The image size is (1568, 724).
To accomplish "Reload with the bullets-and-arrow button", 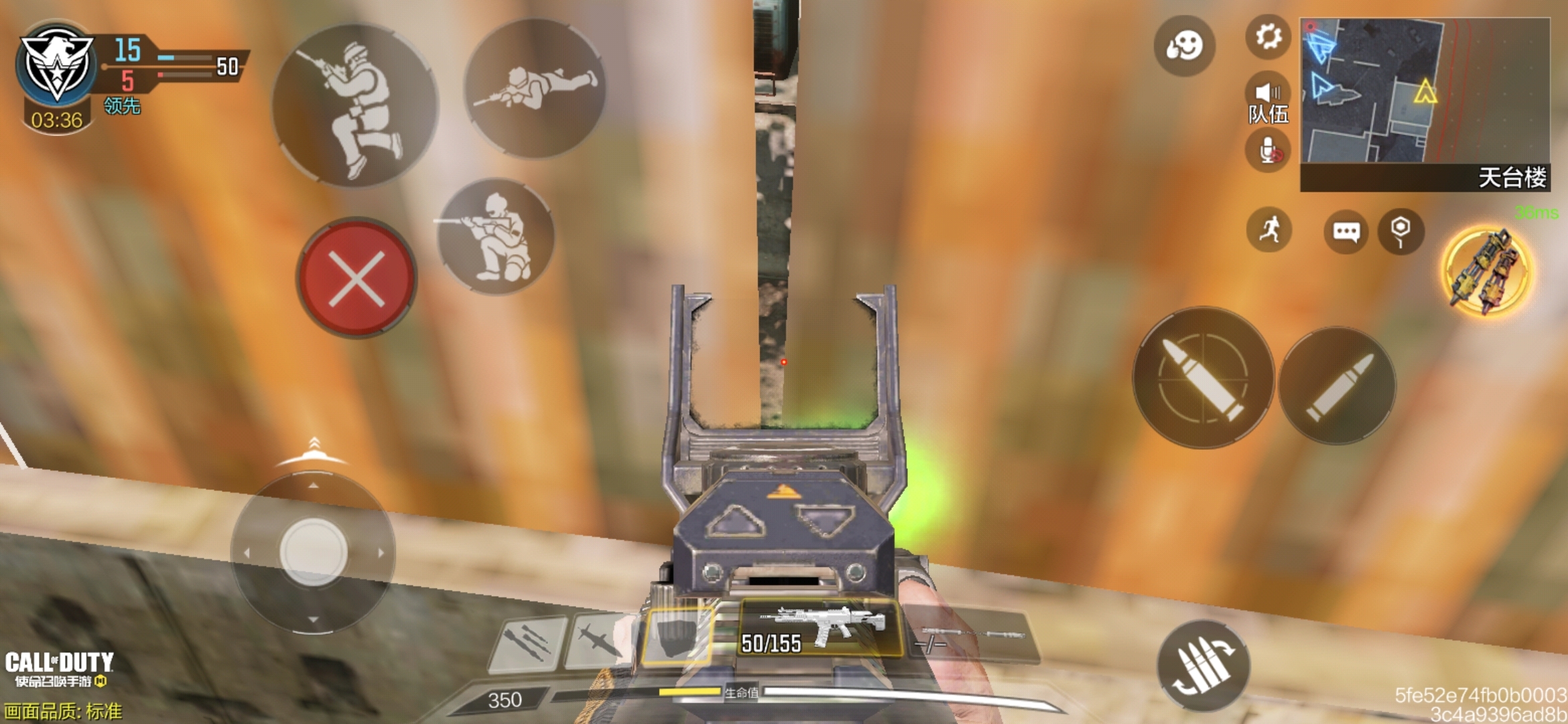I will click(x=1203, y=665).
